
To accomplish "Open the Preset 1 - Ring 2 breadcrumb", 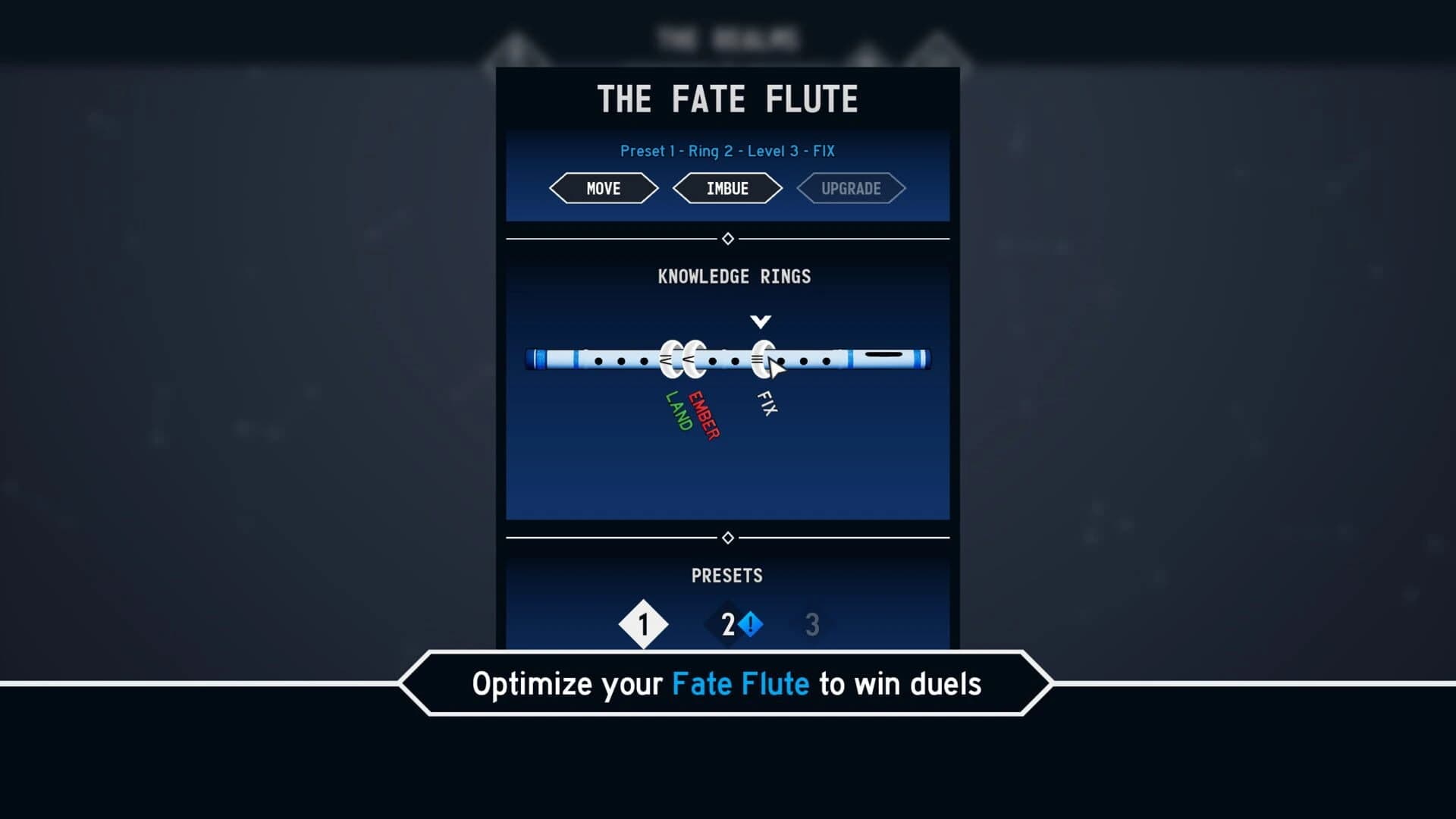I will pyautogui.click(x=726, y=151).
